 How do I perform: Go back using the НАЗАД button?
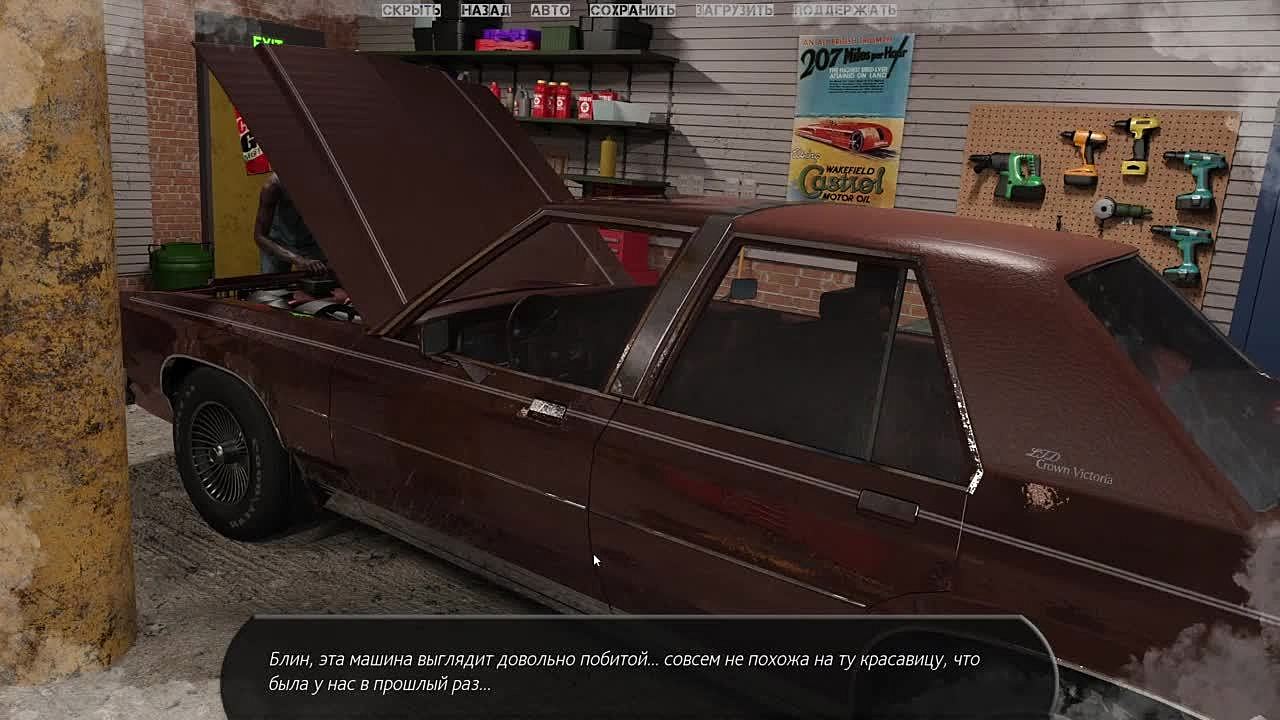click(x=485, y=10)
